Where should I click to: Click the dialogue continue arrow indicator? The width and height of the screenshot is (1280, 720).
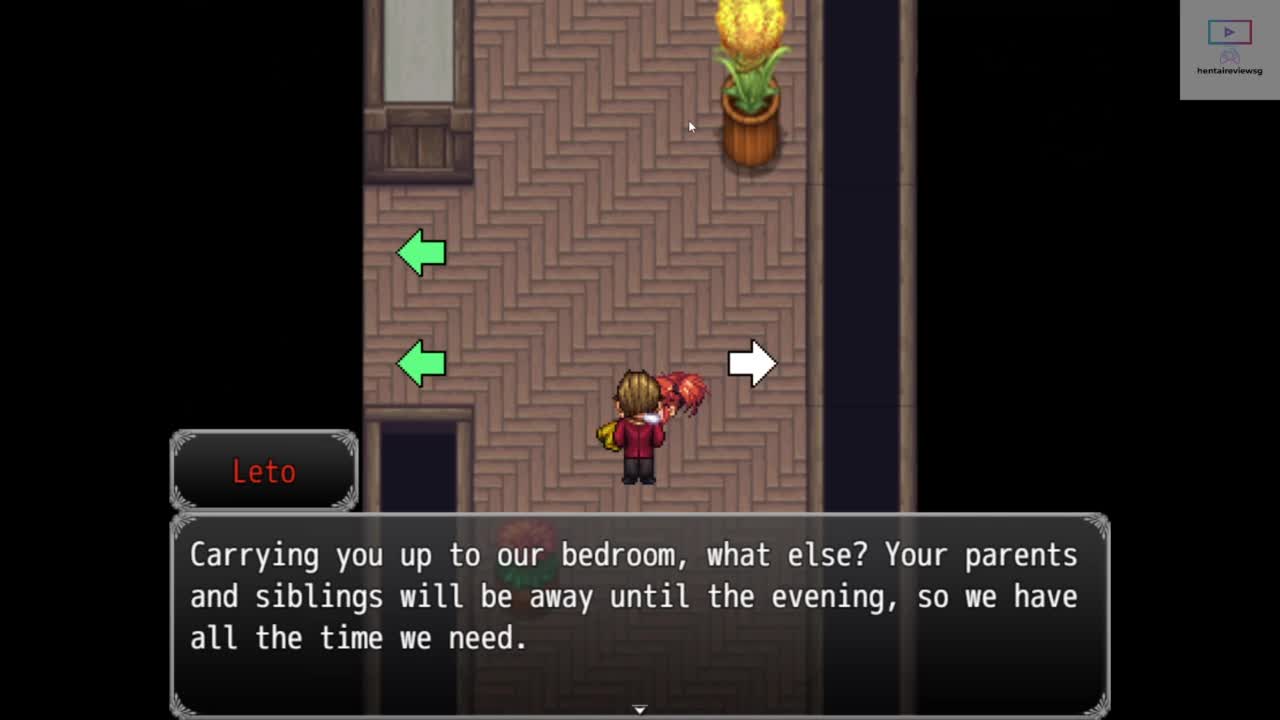click(640, 709)
